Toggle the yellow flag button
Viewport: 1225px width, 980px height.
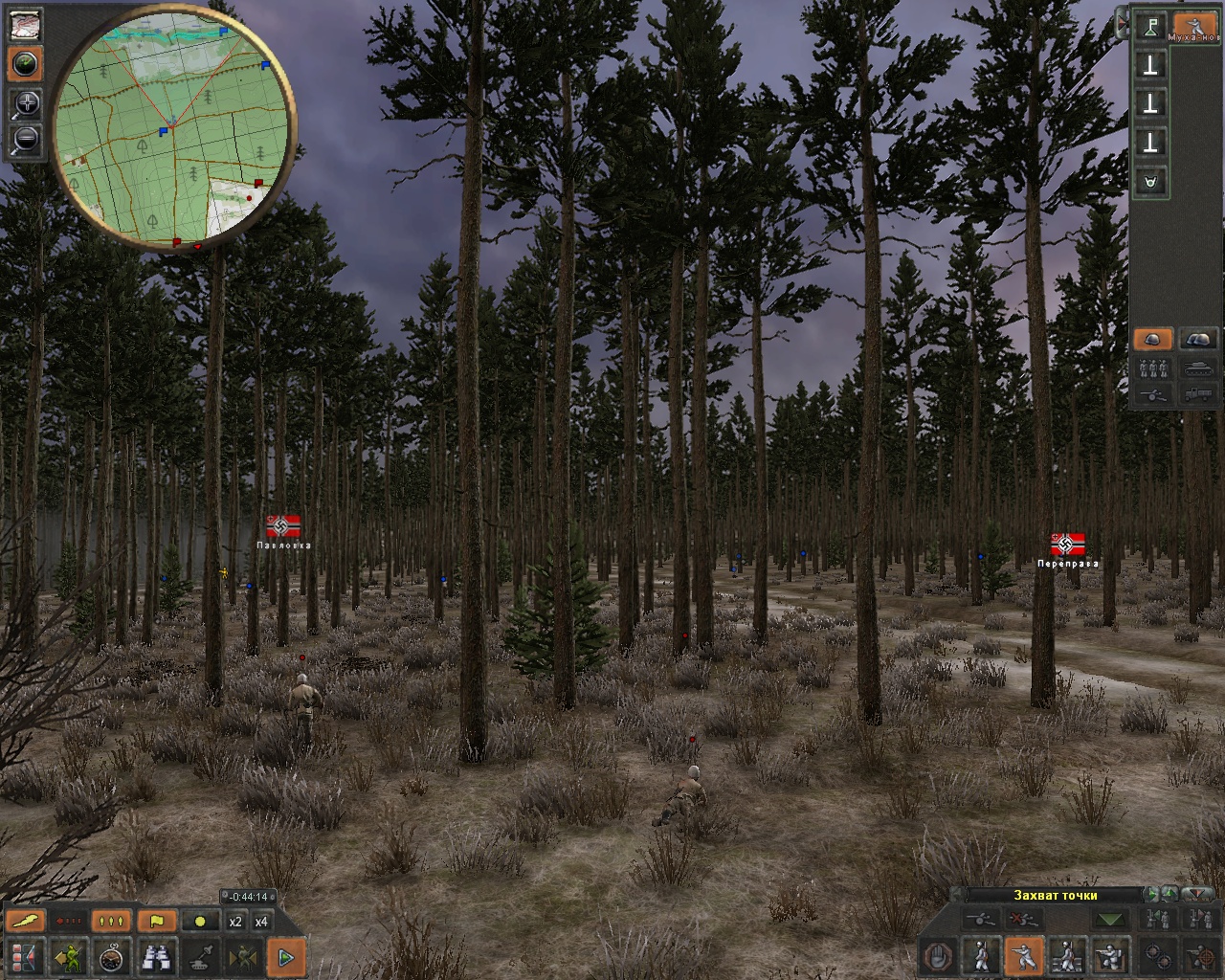[157, 922]
